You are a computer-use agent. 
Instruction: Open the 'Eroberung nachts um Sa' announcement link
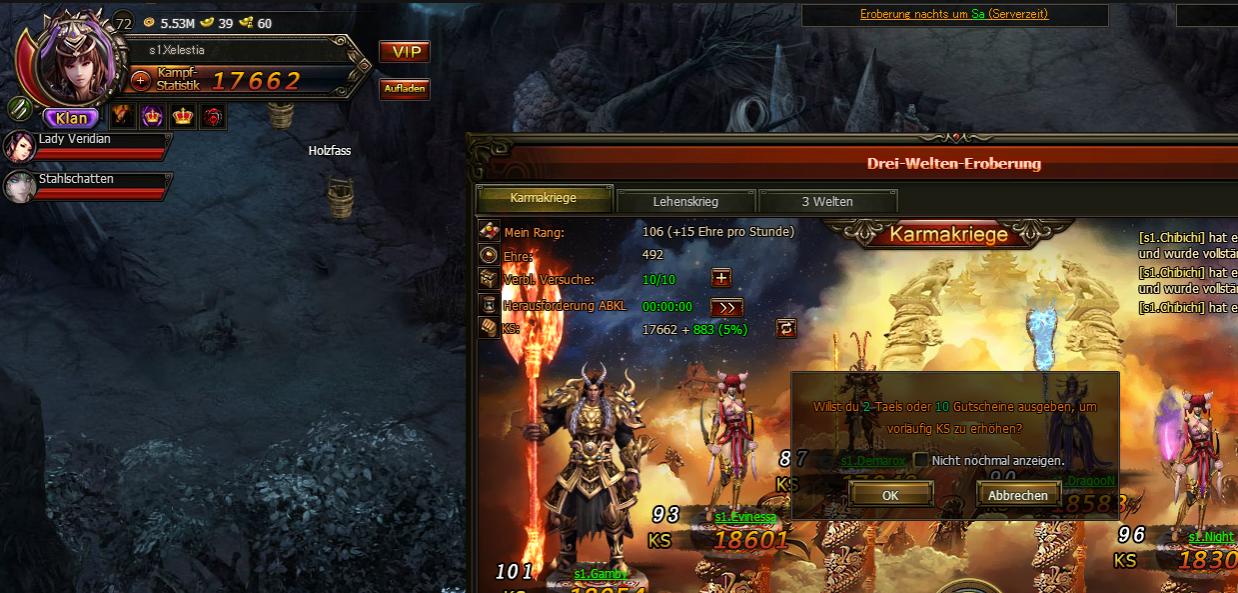[953, 15]
